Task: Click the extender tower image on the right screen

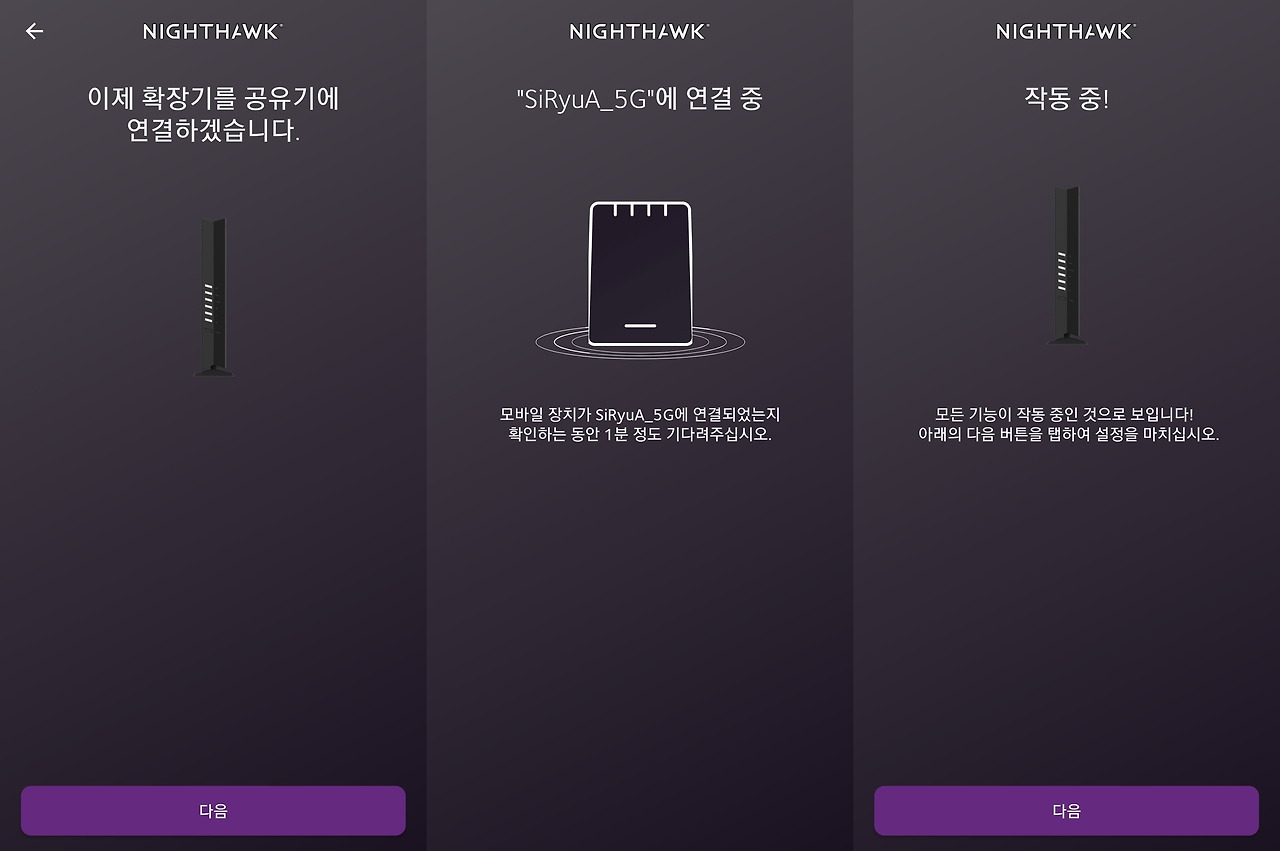Action: 1065,265
